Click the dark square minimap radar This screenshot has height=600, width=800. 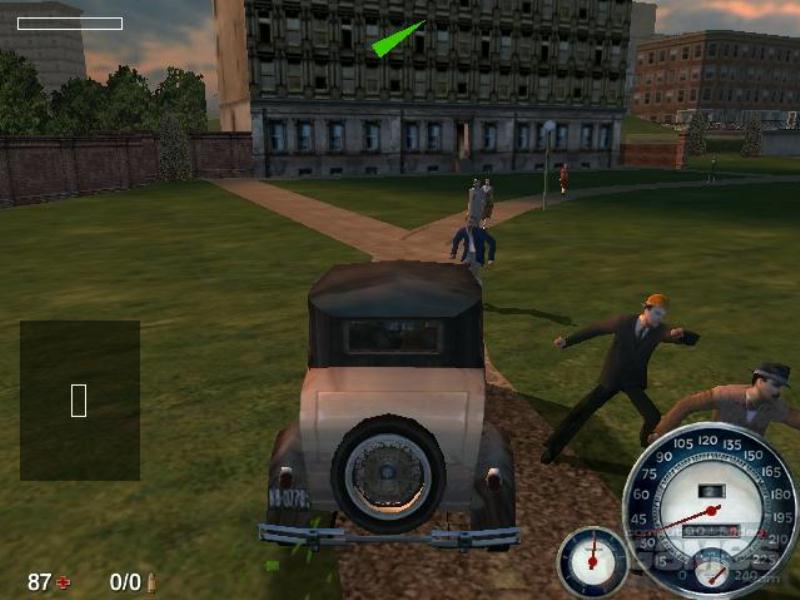80,400
